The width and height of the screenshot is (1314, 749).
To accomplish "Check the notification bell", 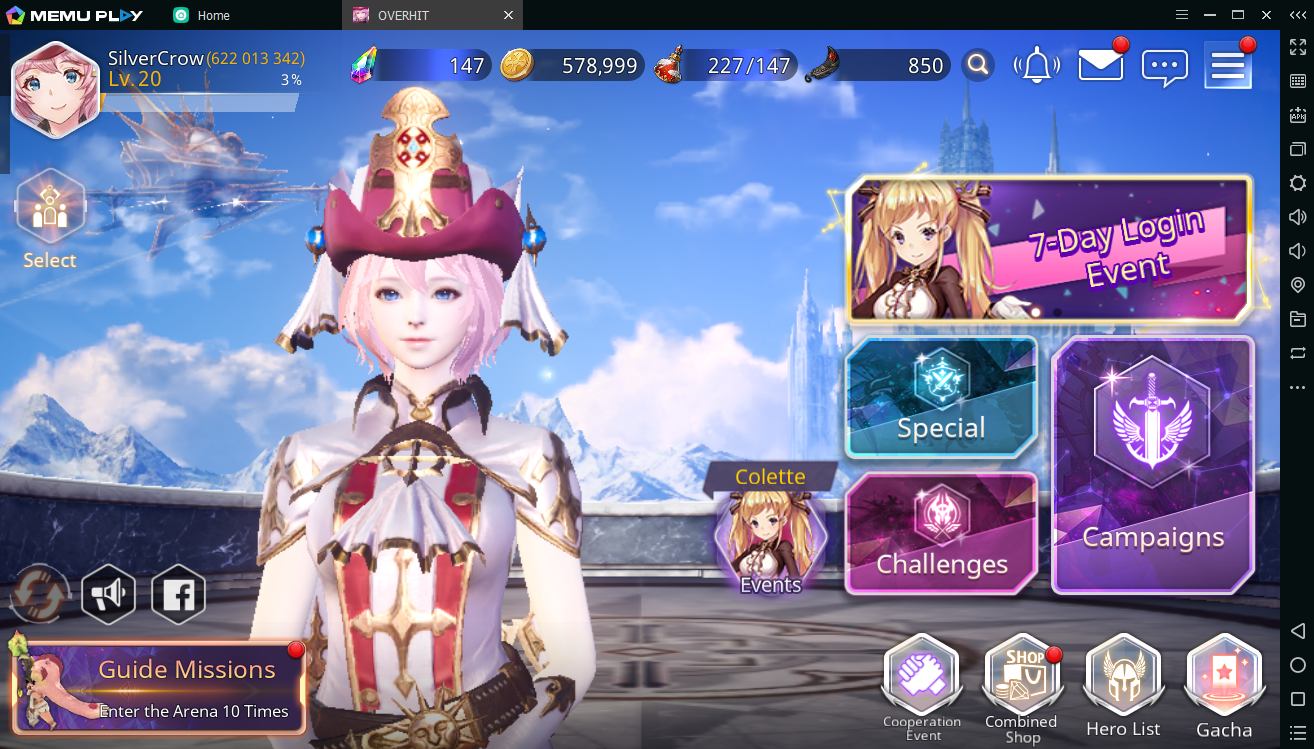I will [1037, 66].
